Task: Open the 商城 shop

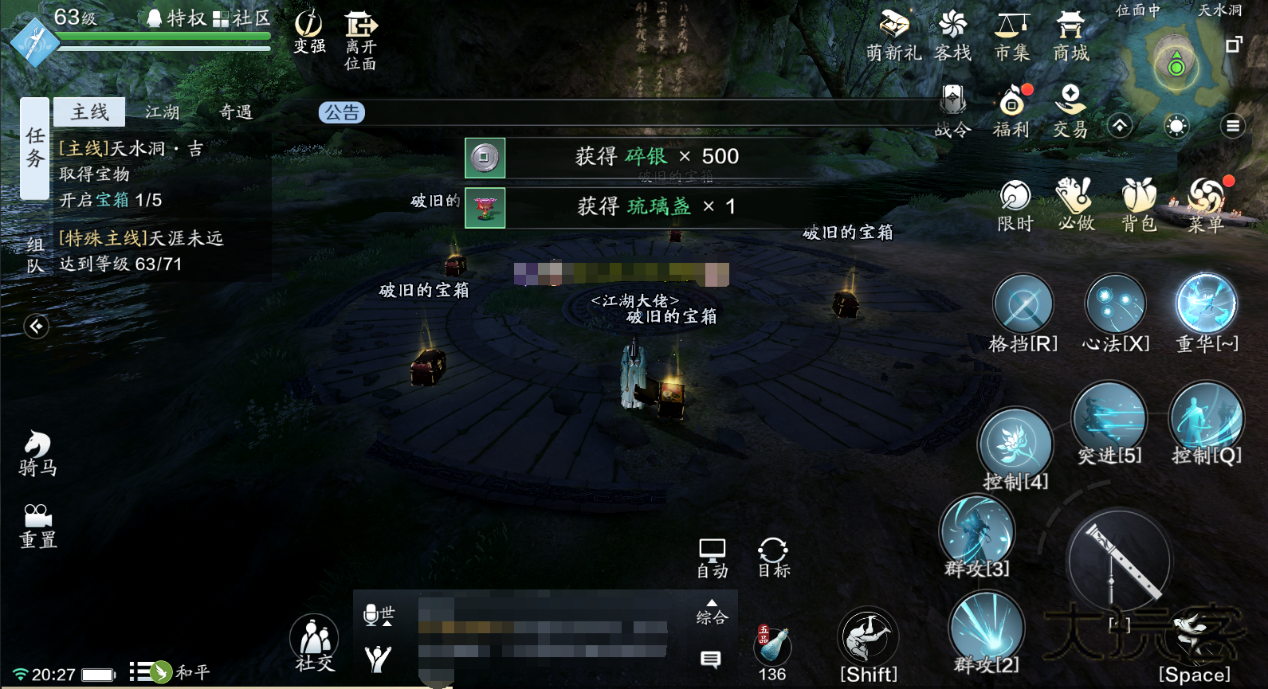Action: click(x=1070, y=35)
